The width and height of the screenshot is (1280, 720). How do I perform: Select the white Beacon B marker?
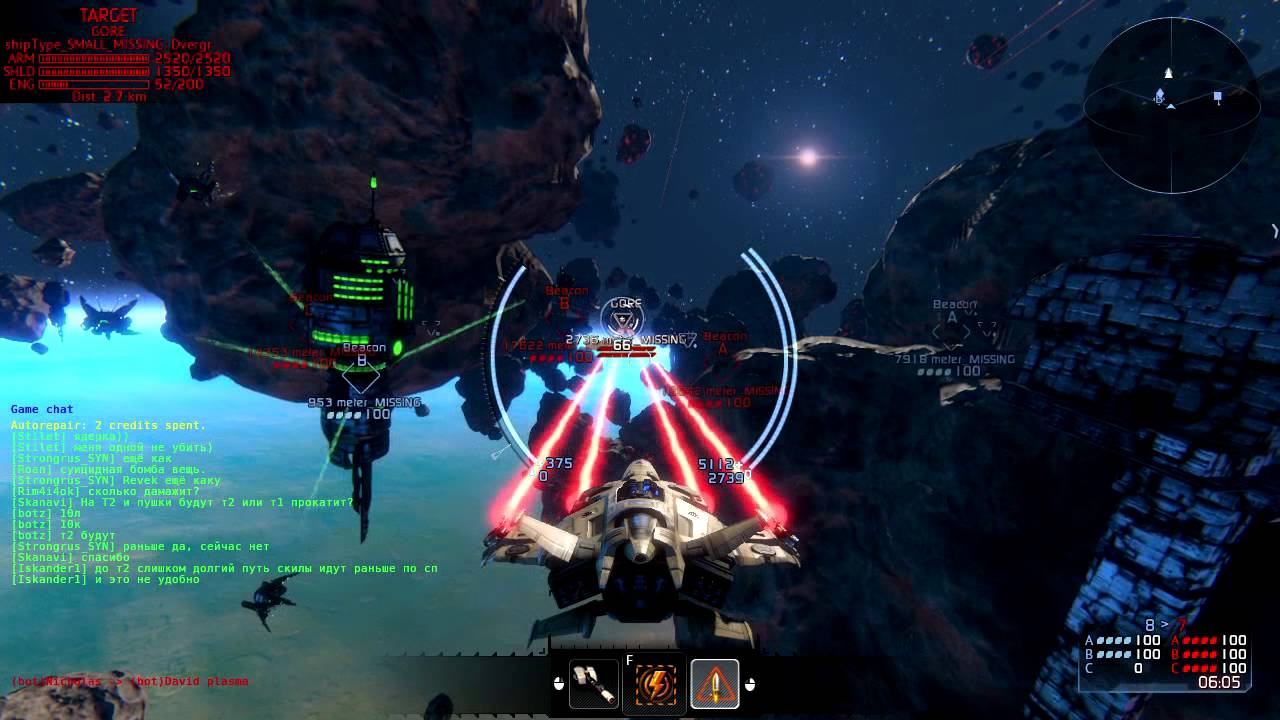pyautogui.click(x=361, y=376)
